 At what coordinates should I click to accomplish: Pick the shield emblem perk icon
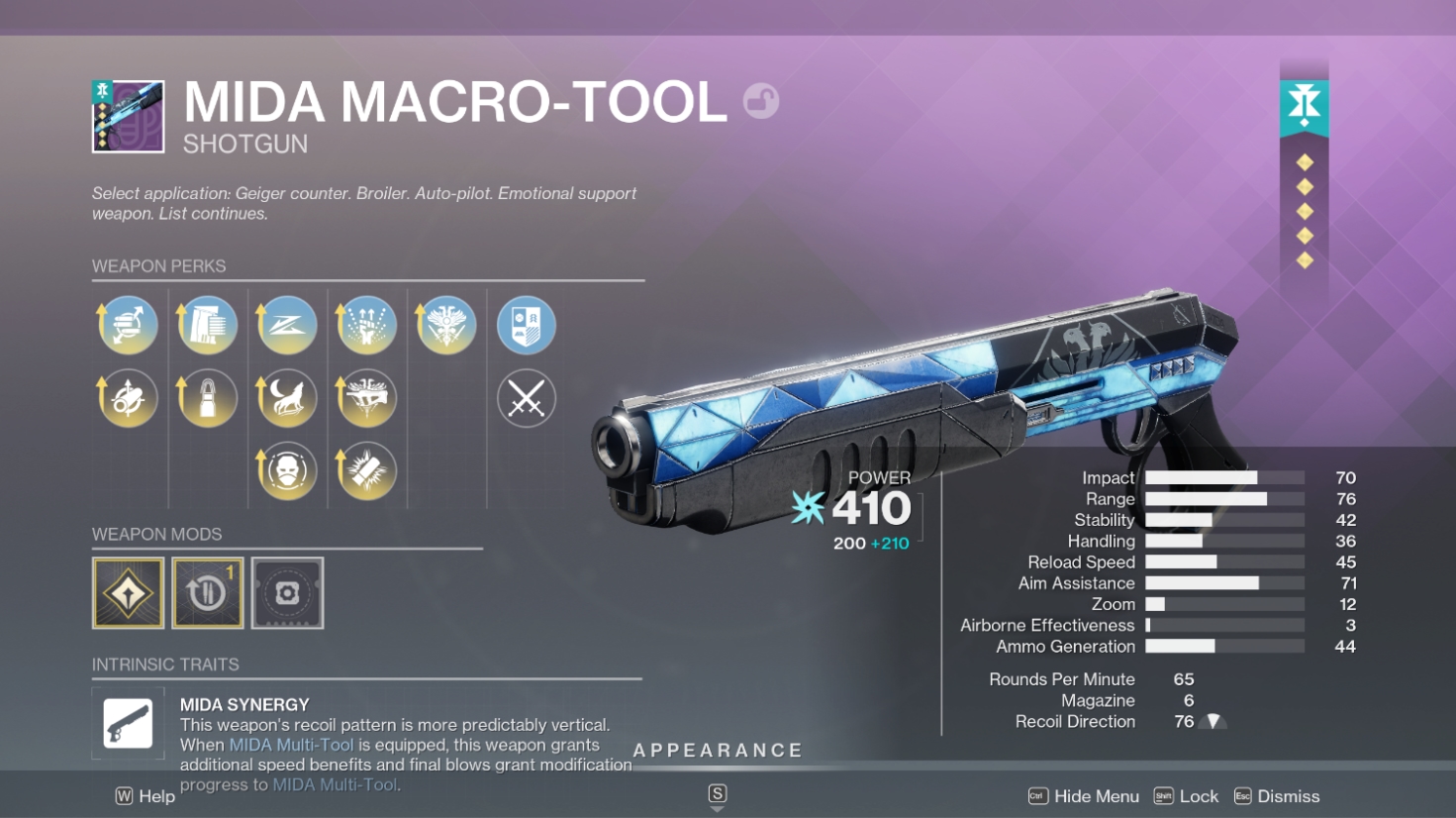tap(526, 325)
